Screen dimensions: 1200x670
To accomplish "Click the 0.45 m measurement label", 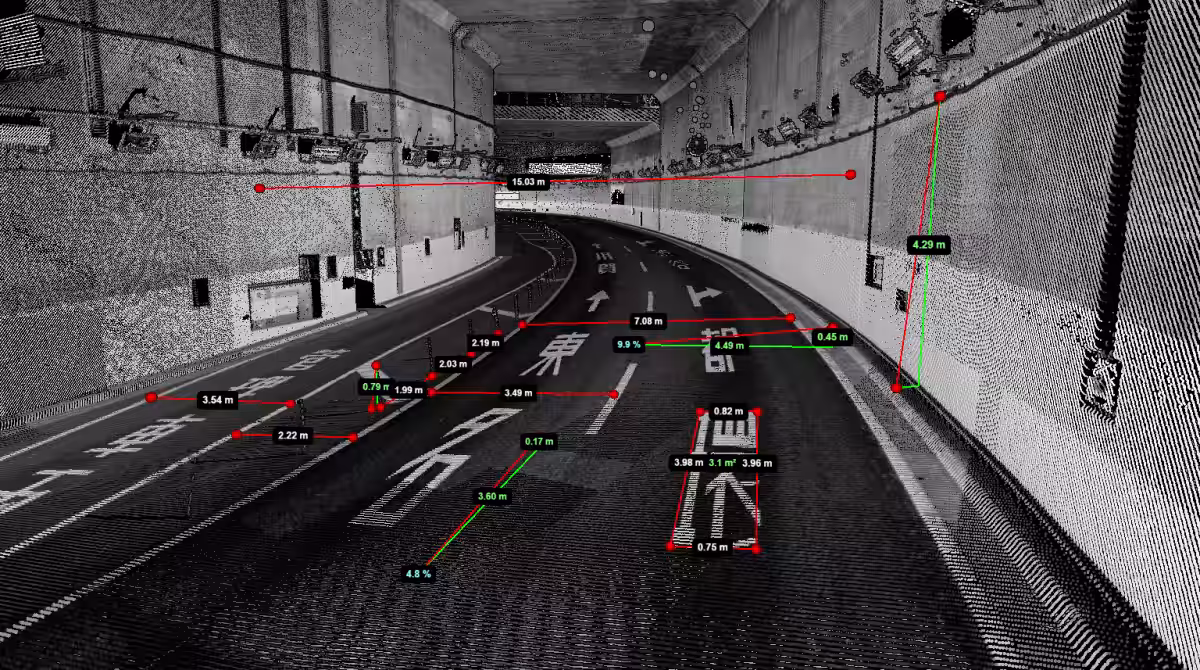I will 832,337.
